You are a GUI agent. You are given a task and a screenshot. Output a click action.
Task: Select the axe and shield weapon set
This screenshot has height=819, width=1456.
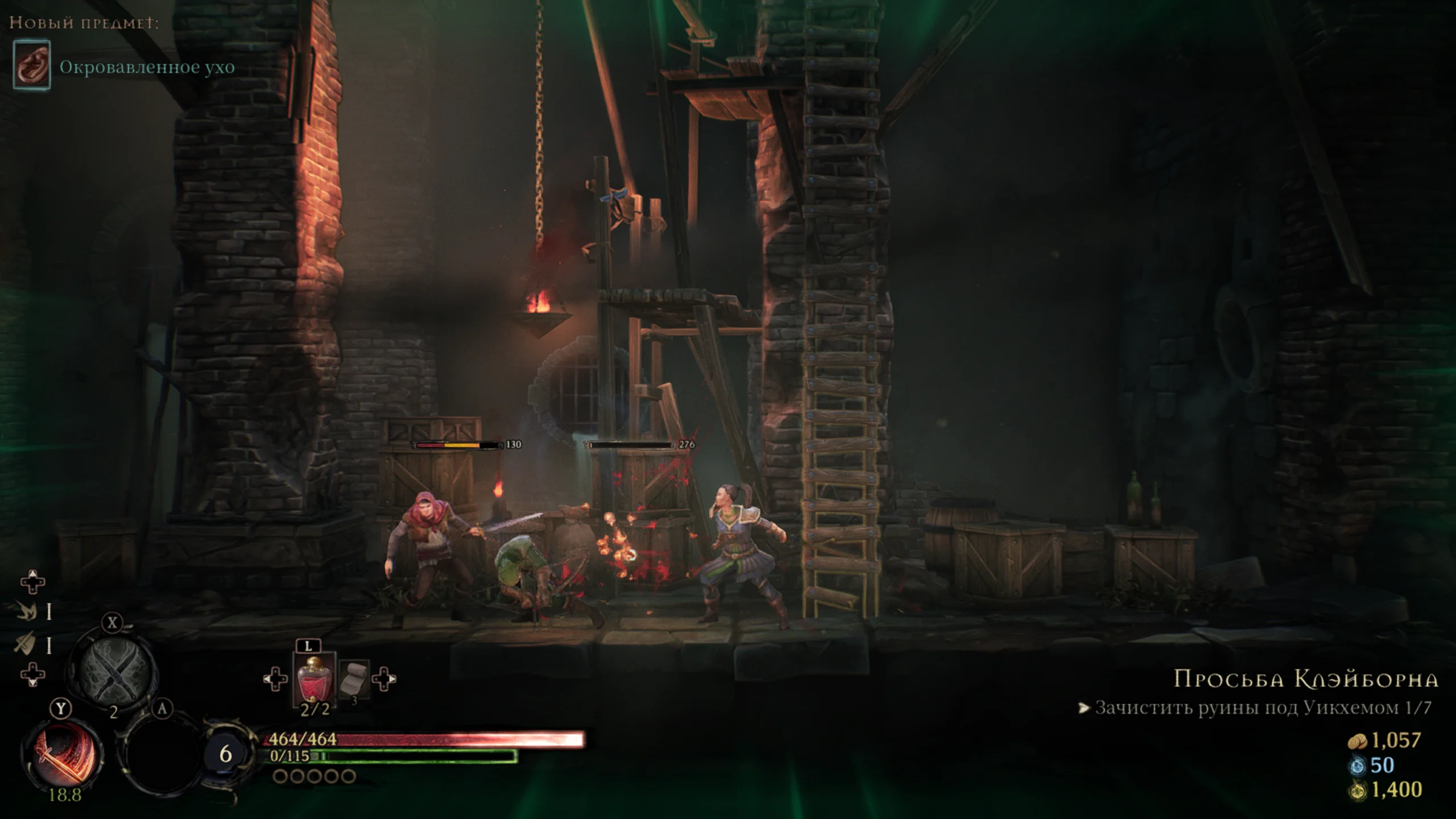point(26,644)
